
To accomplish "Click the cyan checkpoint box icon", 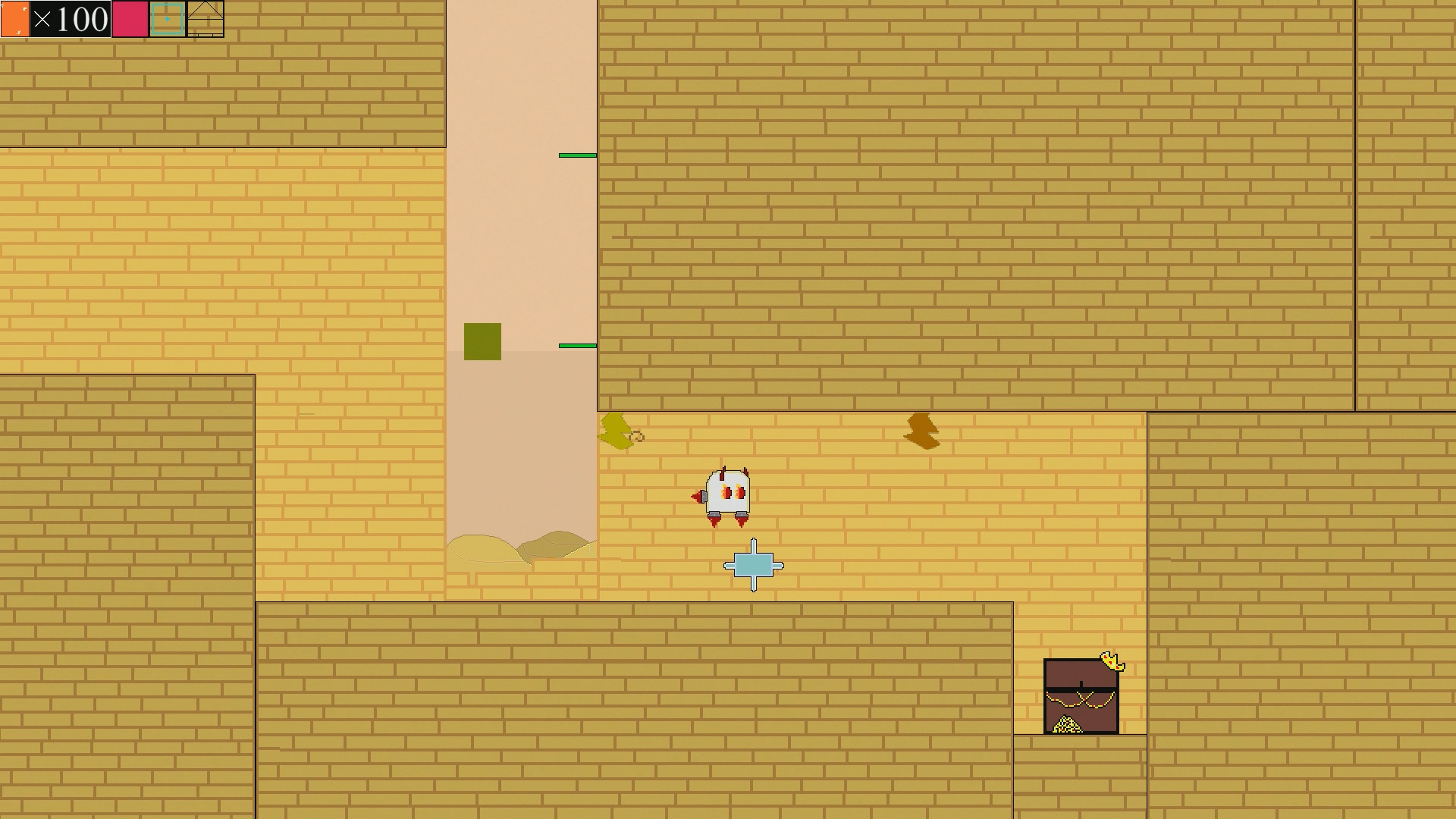I will 167,17.
